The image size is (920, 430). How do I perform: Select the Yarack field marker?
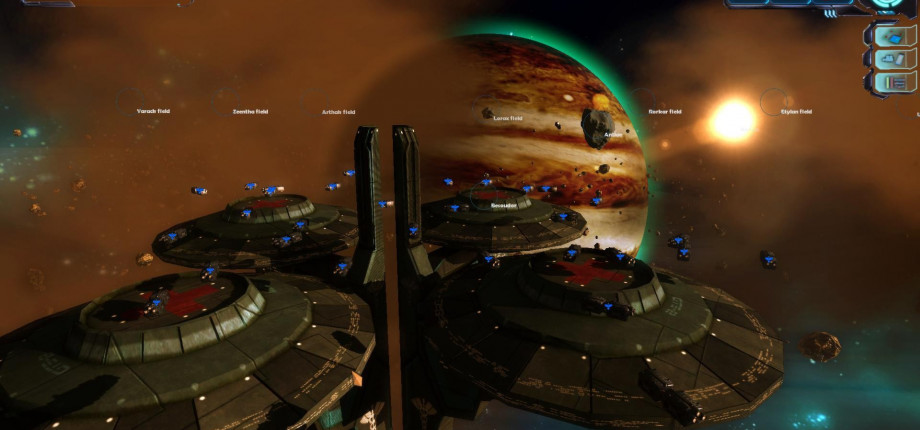[x=153, y=111]
